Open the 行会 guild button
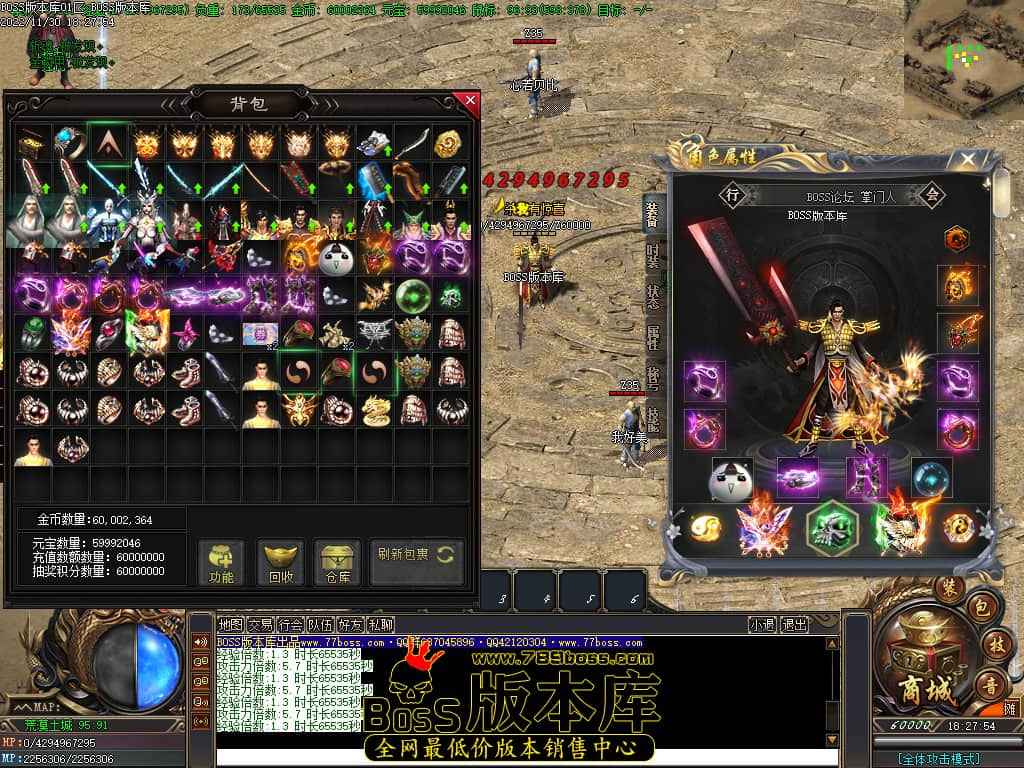The height and width of the screenshot is (768, 1024). [x=291, y=625]
